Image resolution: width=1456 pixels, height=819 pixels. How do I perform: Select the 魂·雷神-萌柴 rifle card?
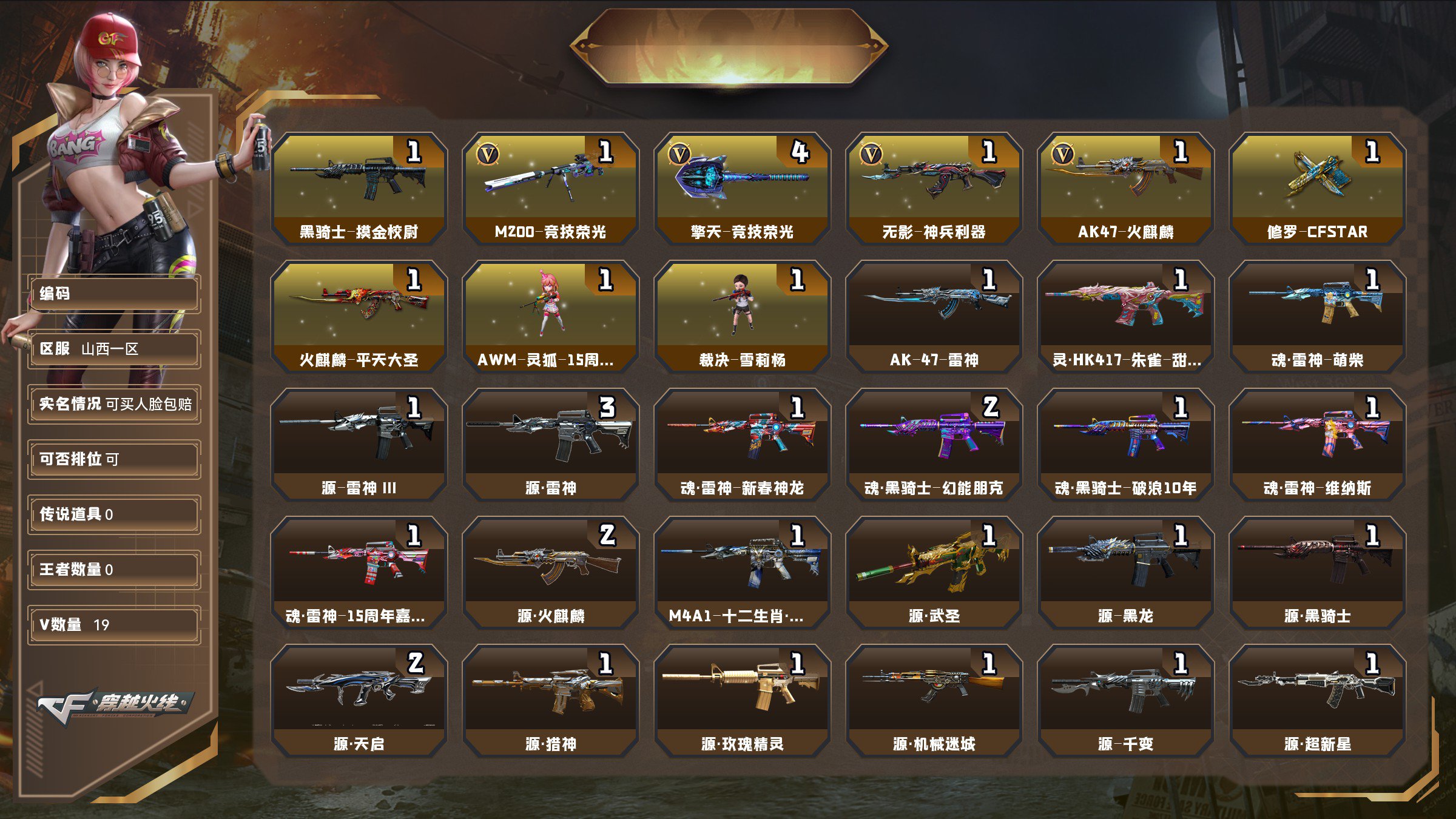[1317, 316]
